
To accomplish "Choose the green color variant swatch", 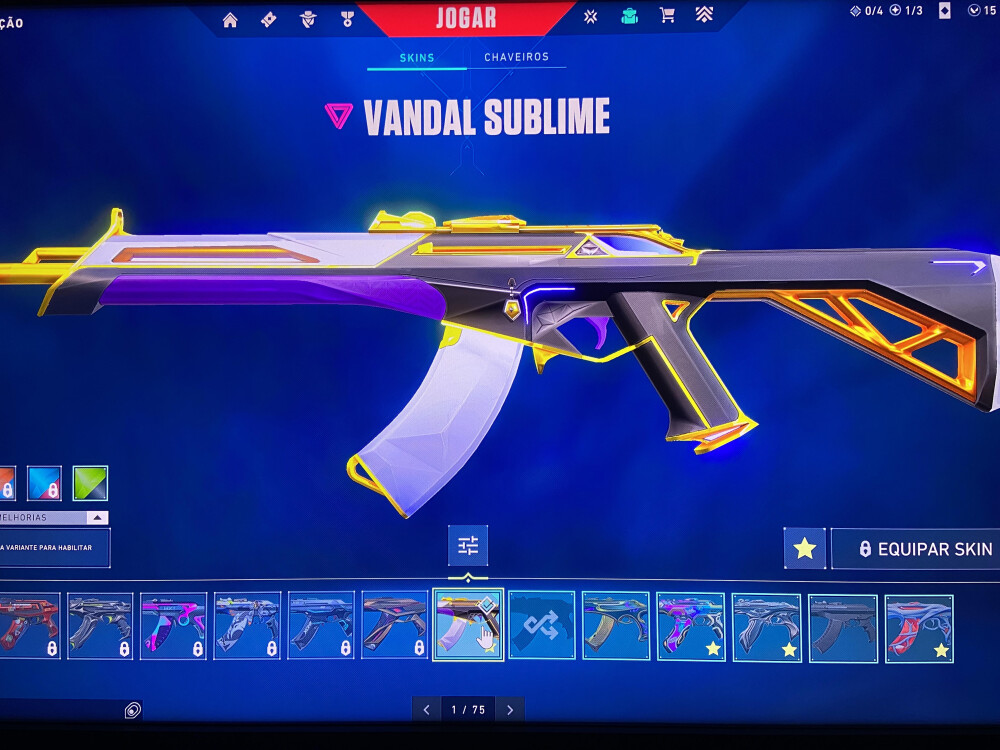I will [90, 483].
